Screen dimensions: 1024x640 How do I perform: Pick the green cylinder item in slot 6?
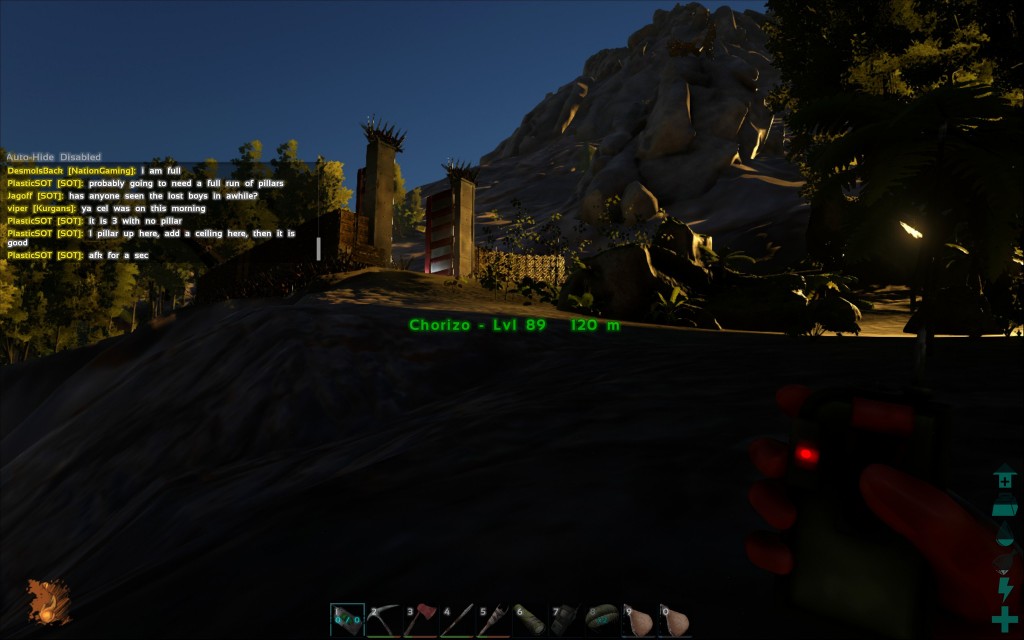530,621
